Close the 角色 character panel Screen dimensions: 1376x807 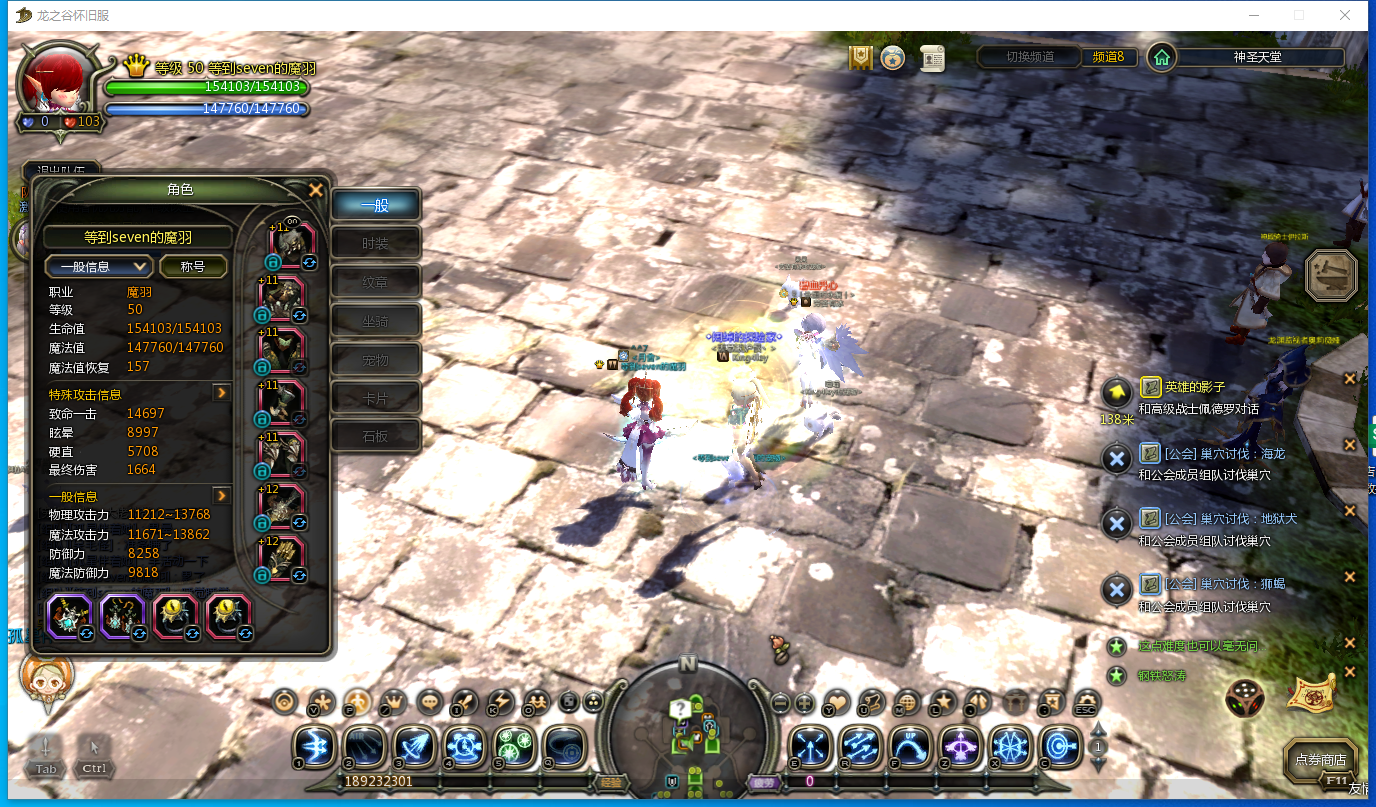(316, 189)
